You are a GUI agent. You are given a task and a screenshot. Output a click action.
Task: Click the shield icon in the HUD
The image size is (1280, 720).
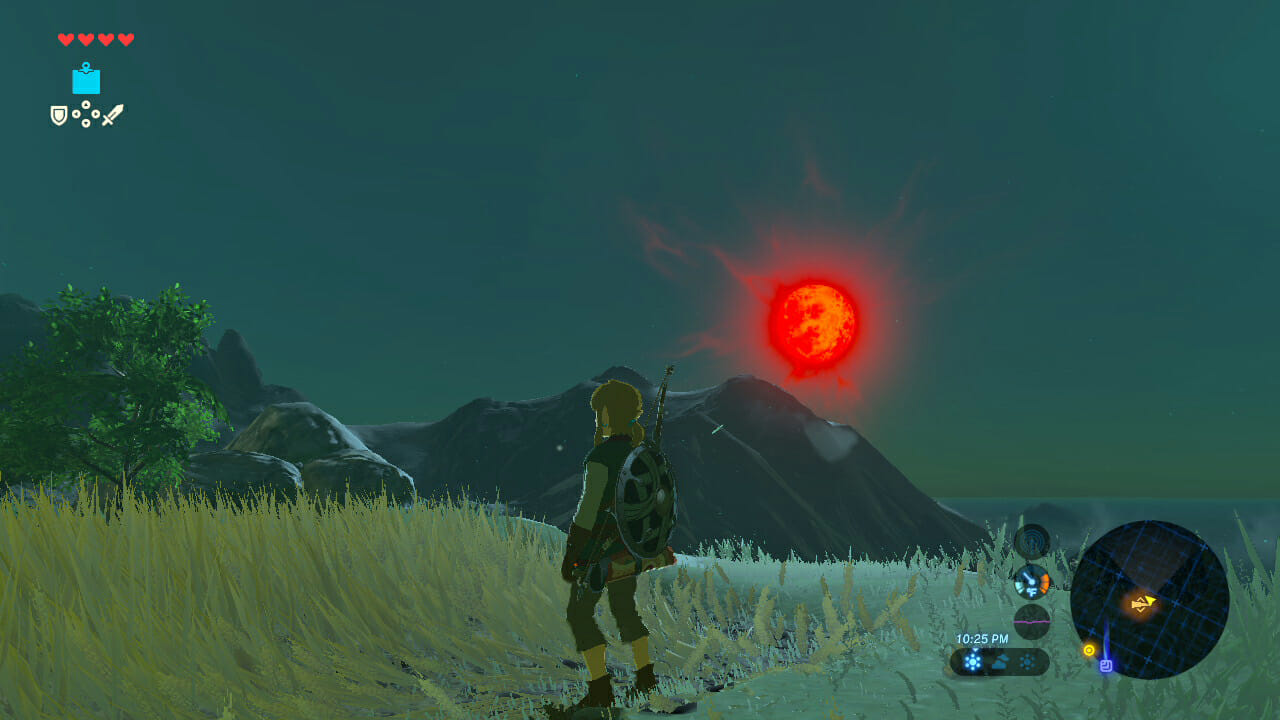[x=59, y=115]
